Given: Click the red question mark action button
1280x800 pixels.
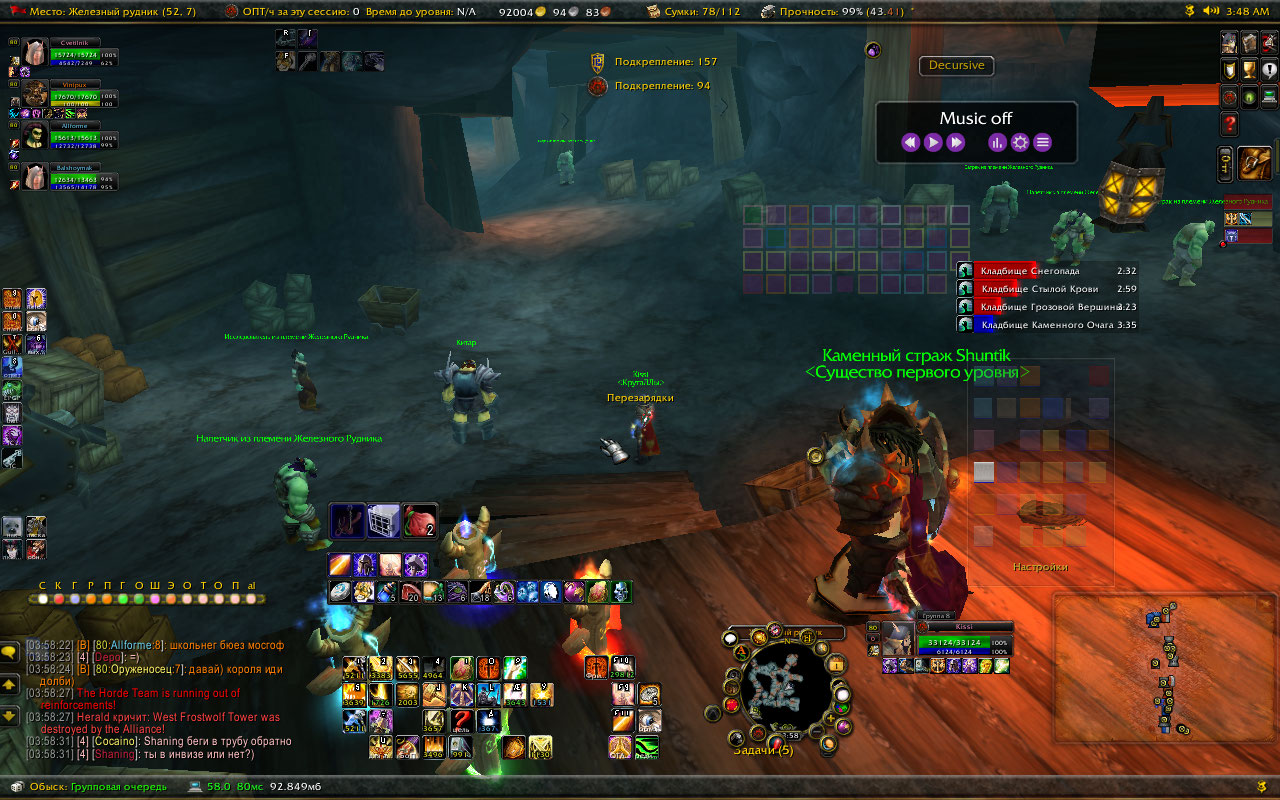Looking at the screenshot, I should click(x=461, y=720).
